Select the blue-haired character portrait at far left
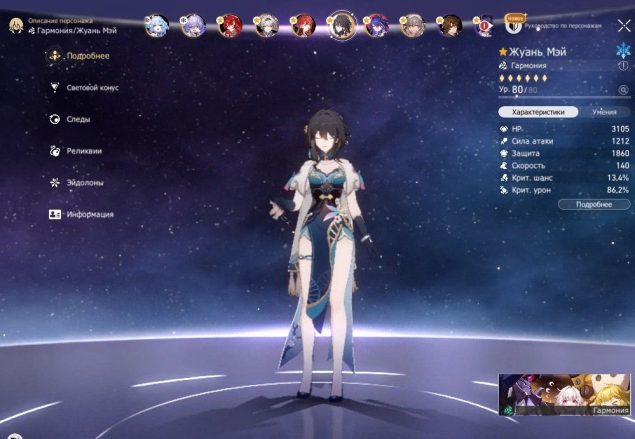Screen dimensions: 635x439 (156, 24)
